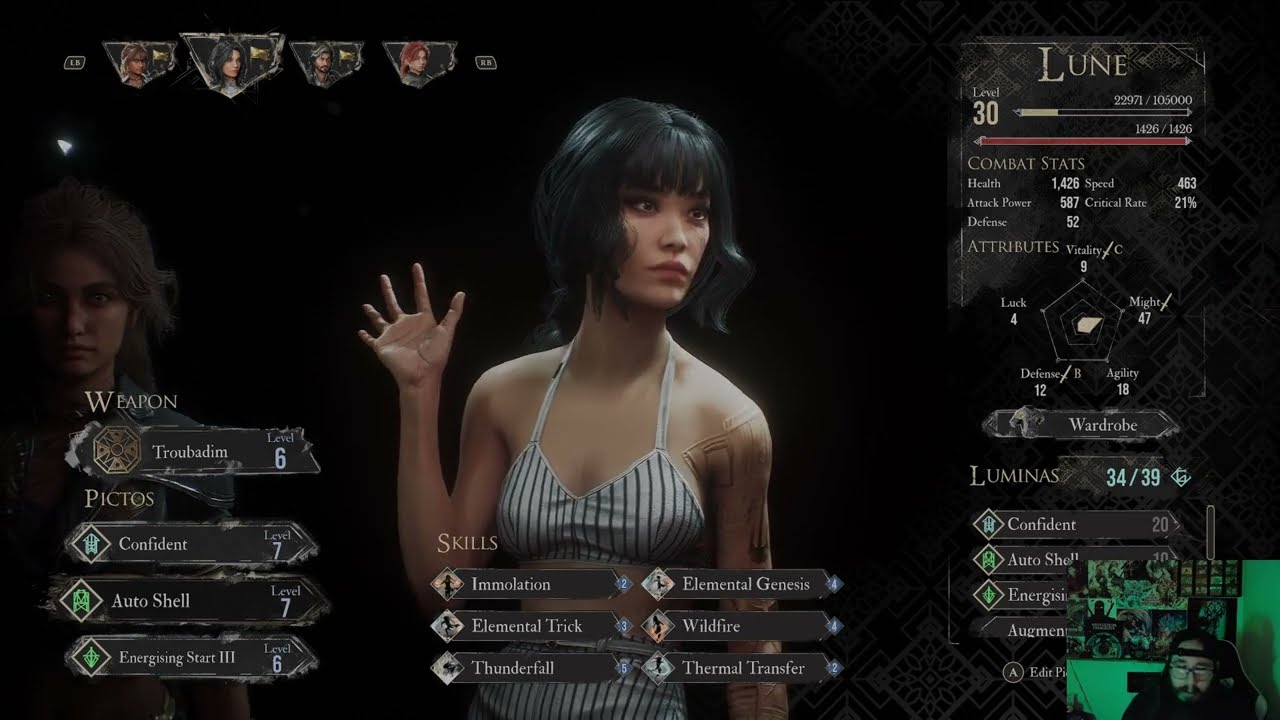Select the Confident picto slot under Pictos
This screenshot has width=1280, height=720.
[x=192, y=545]
